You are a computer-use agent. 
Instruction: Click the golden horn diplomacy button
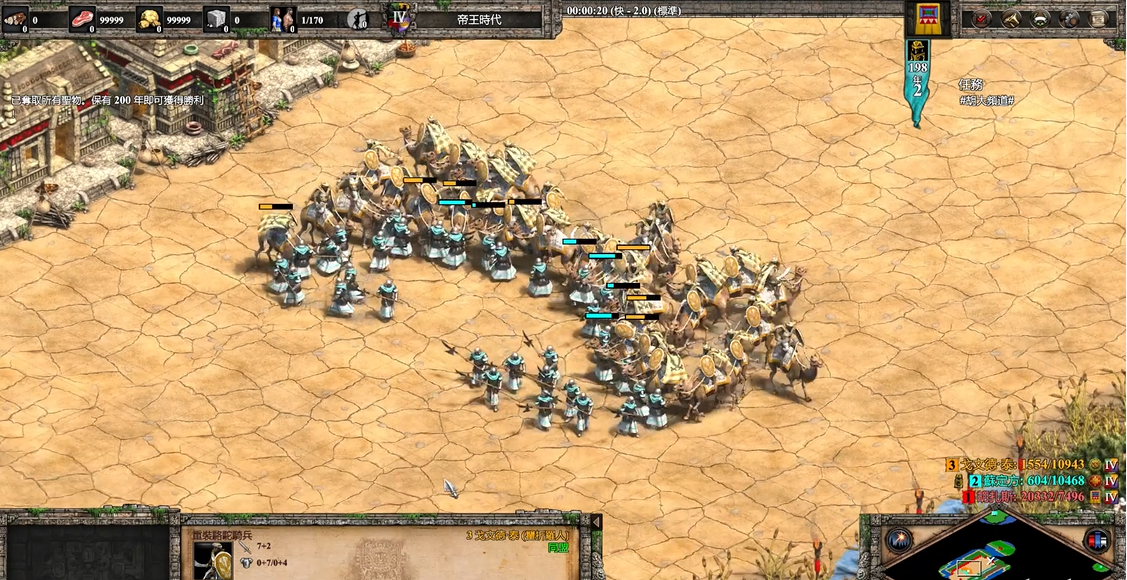(1011, 18)
